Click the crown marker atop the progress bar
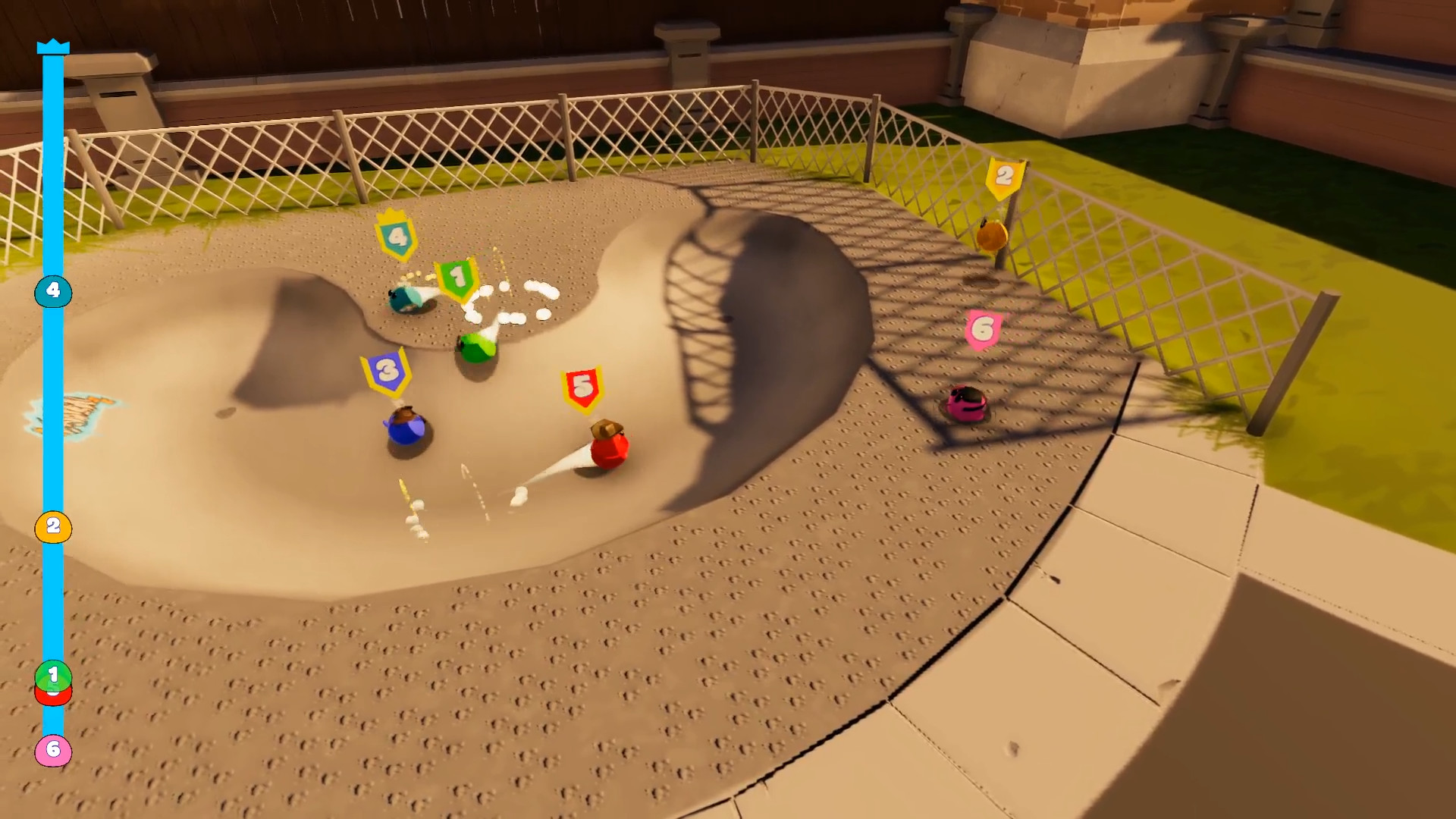 [52, 48]
